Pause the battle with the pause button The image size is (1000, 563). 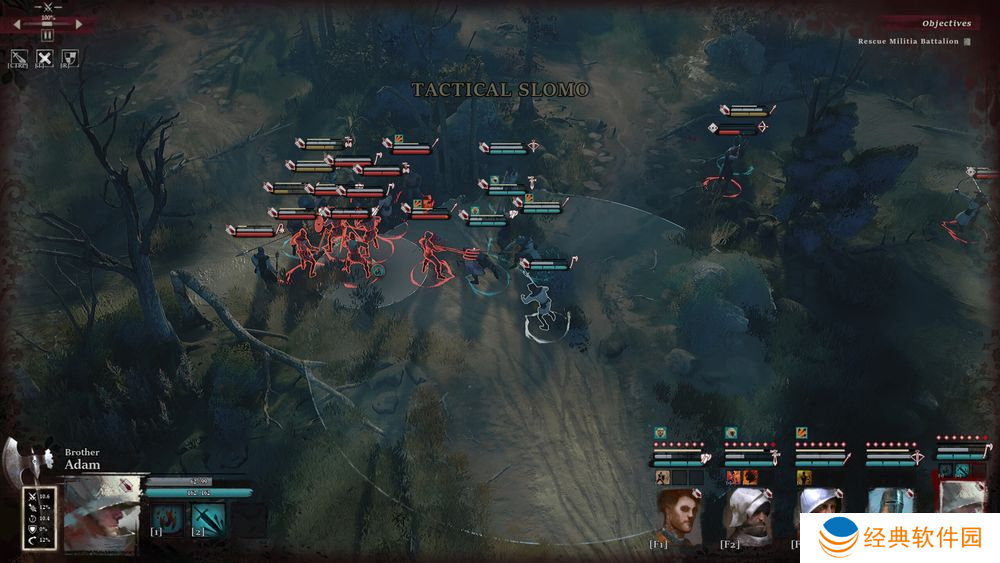pos(47,35)
